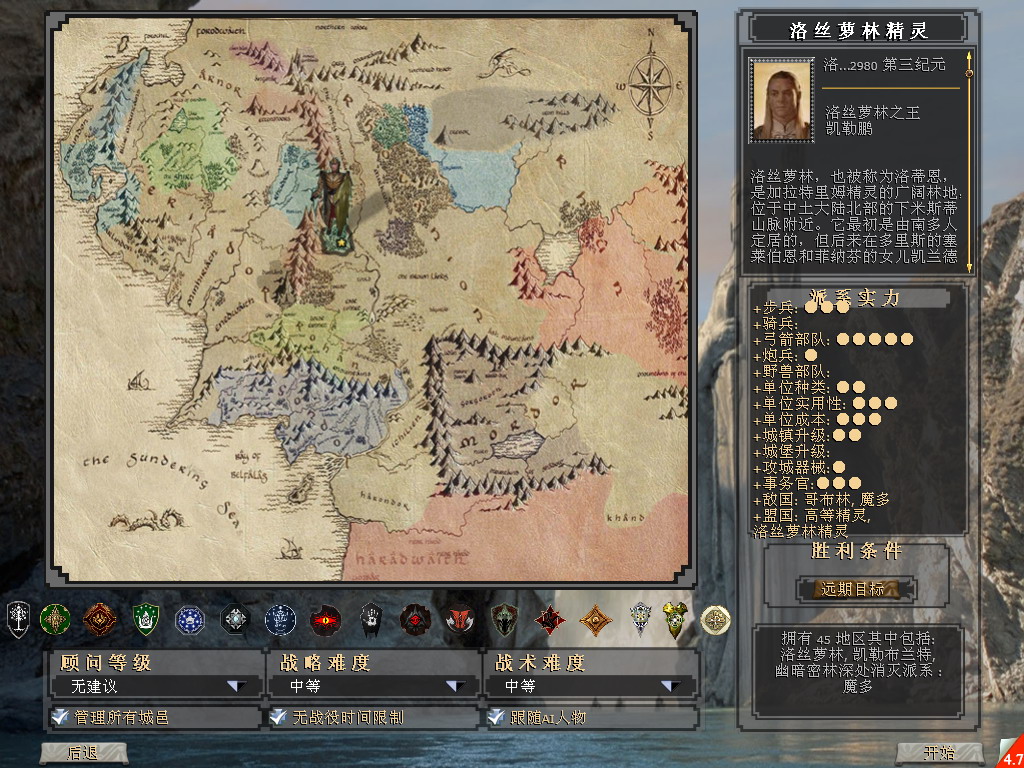Choose the red Eye of Sauron faction emblem
Viewport: 1024px width, 768px height.
(326, 620)
